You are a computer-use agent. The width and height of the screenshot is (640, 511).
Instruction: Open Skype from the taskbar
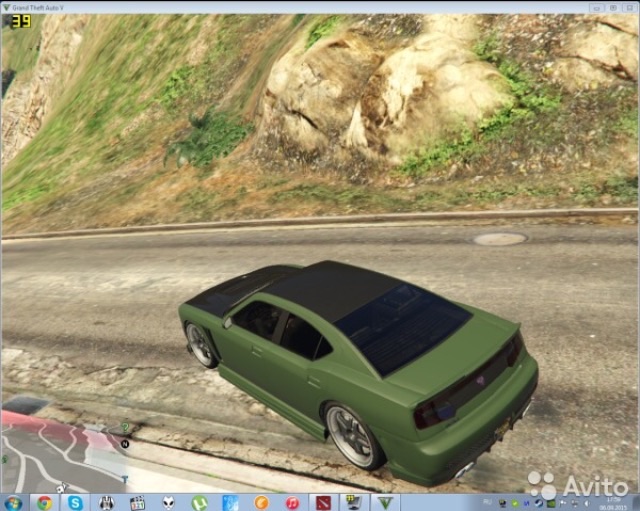pos(76,502)
